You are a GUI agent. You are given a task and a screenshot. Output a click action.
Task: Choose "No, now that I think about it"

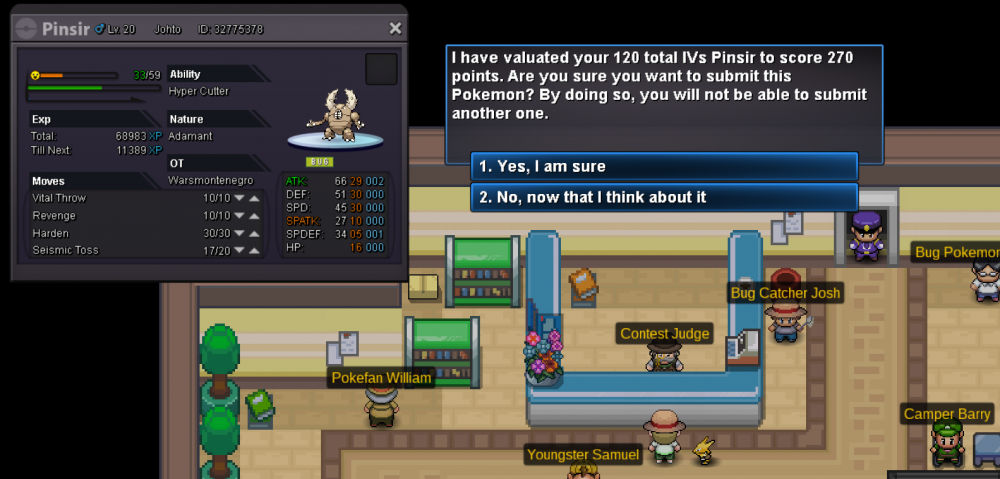pos(664,197)
